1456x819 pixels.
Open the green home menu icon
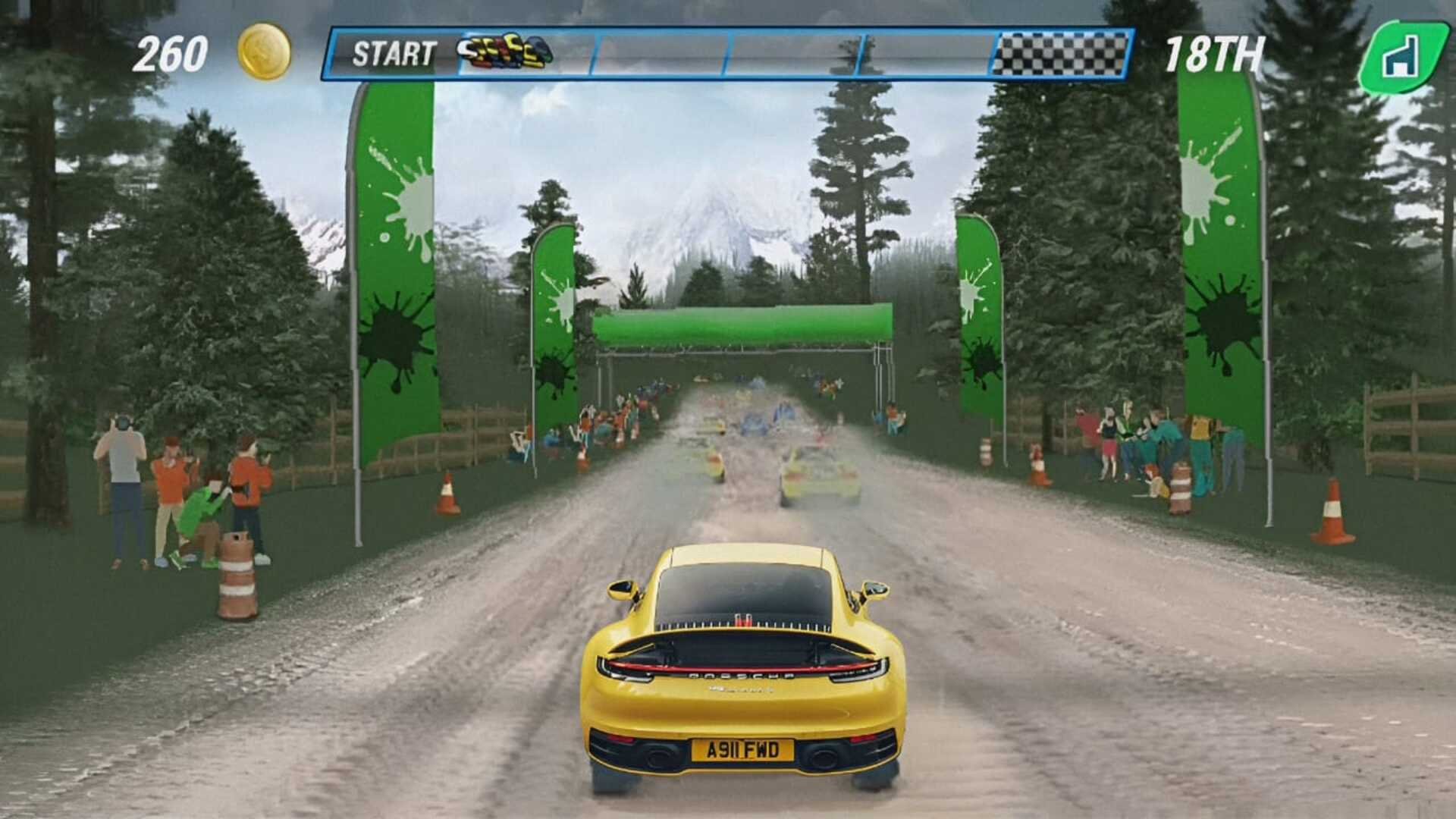point(1401,55)
